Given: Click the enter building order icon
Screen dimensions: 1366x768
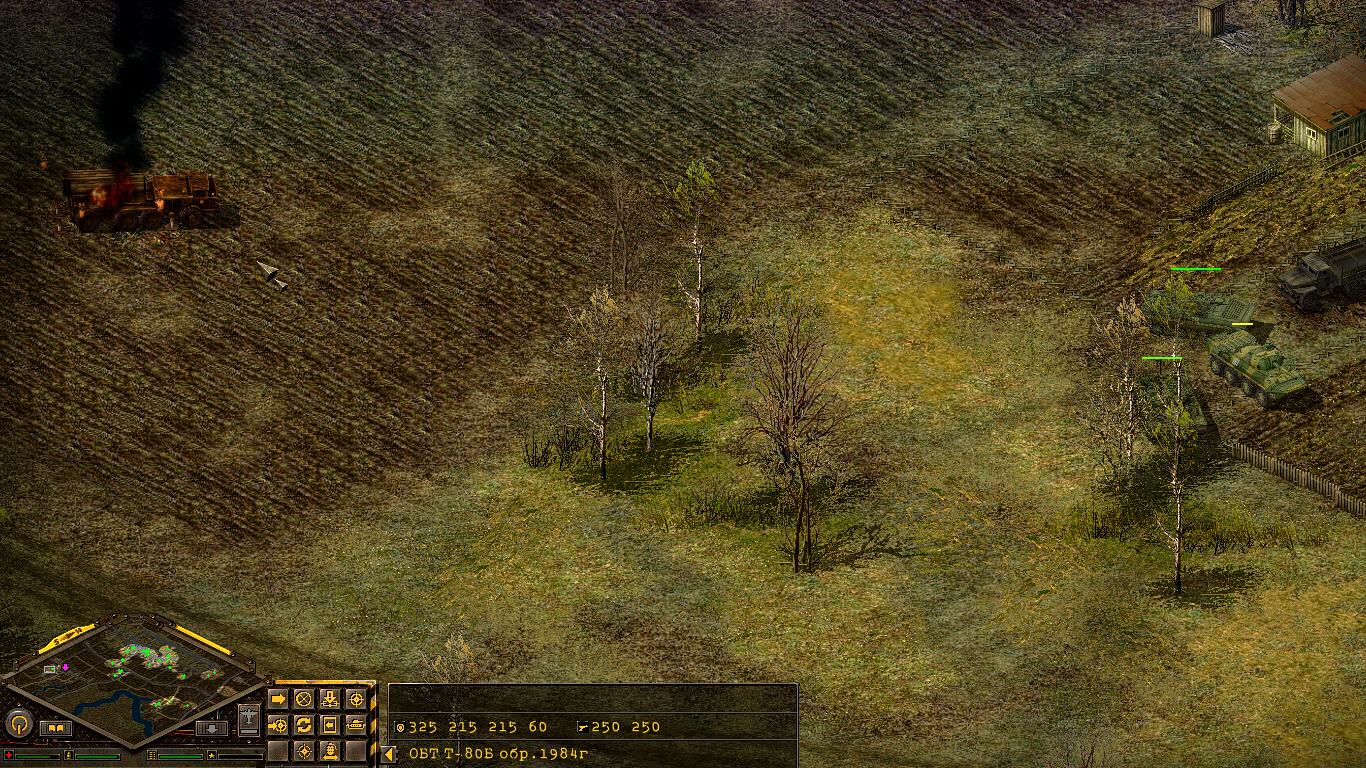Looking at the screenshot, I should tap(330, 725).
